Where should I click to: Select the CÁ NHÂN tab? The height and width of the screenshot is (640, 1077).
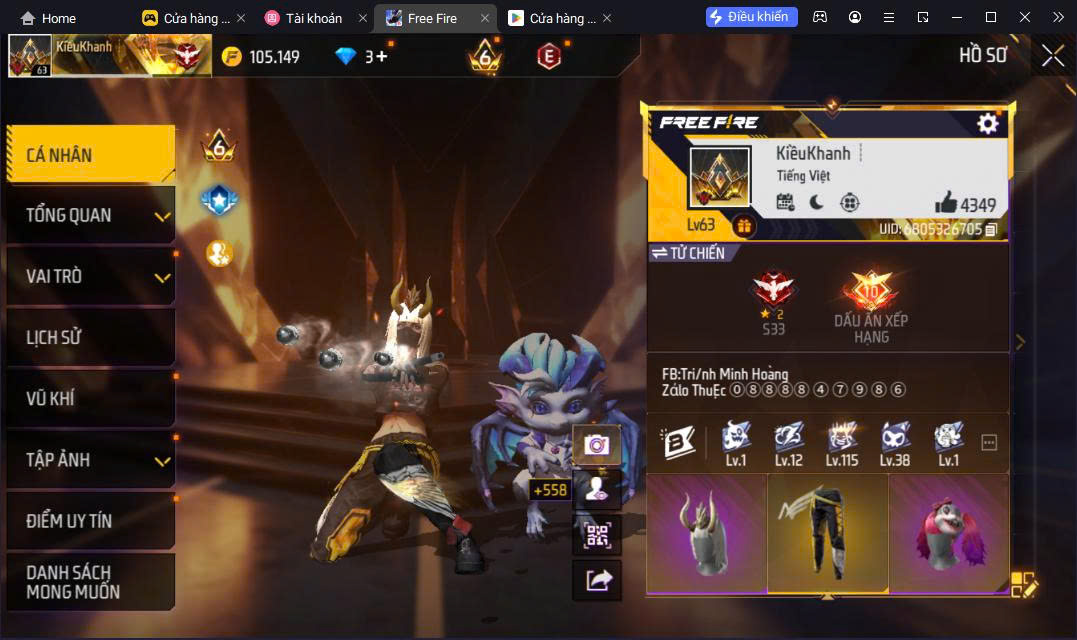[x=90, y=155]
